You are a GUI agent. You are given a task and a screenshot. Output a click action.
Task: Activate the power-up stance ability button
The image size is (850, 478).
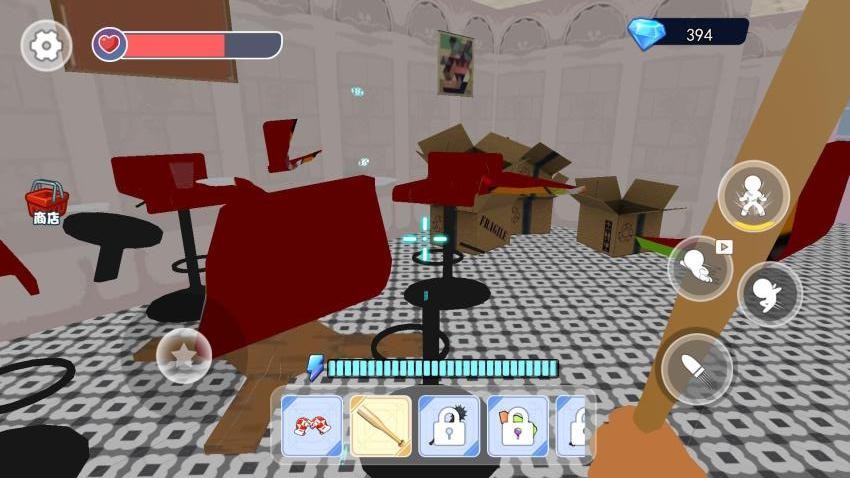point(753,196)
